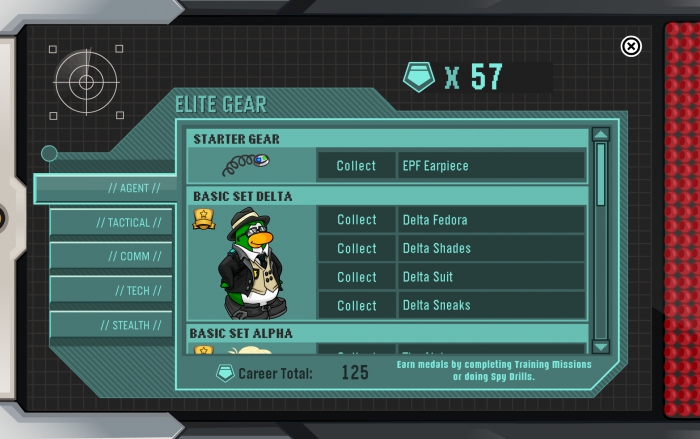Select the Comm gear tab
This screenshot has height=439, width=700.
click(x=112, y=256)
